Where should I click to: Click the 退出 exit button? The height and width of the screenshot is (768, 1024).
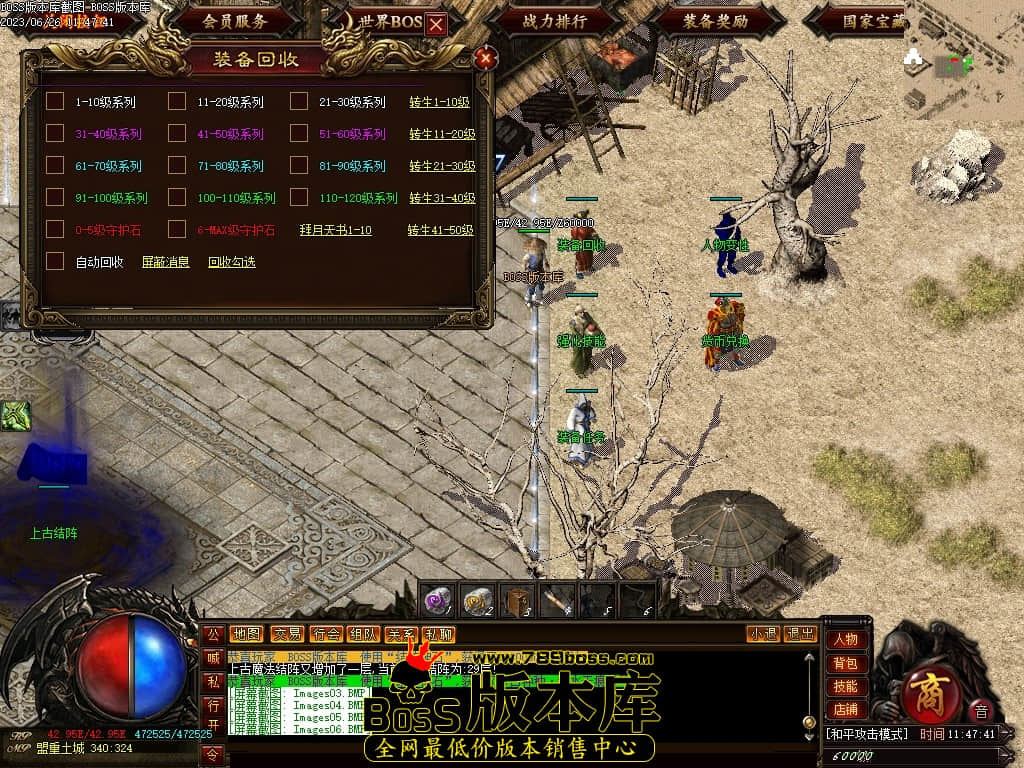coord(799,634)
